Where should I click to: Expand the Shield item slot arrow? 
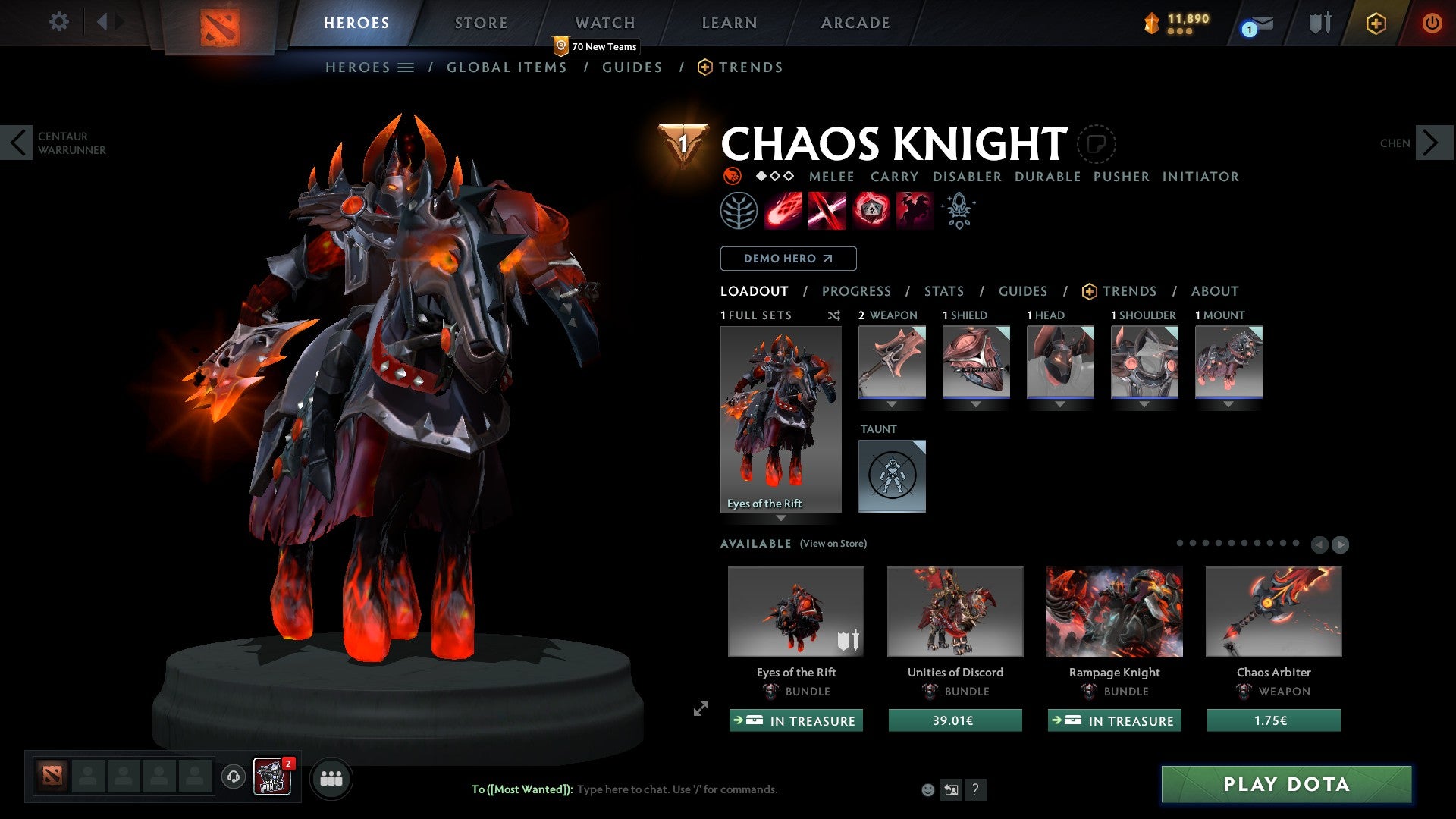[976, 404]
